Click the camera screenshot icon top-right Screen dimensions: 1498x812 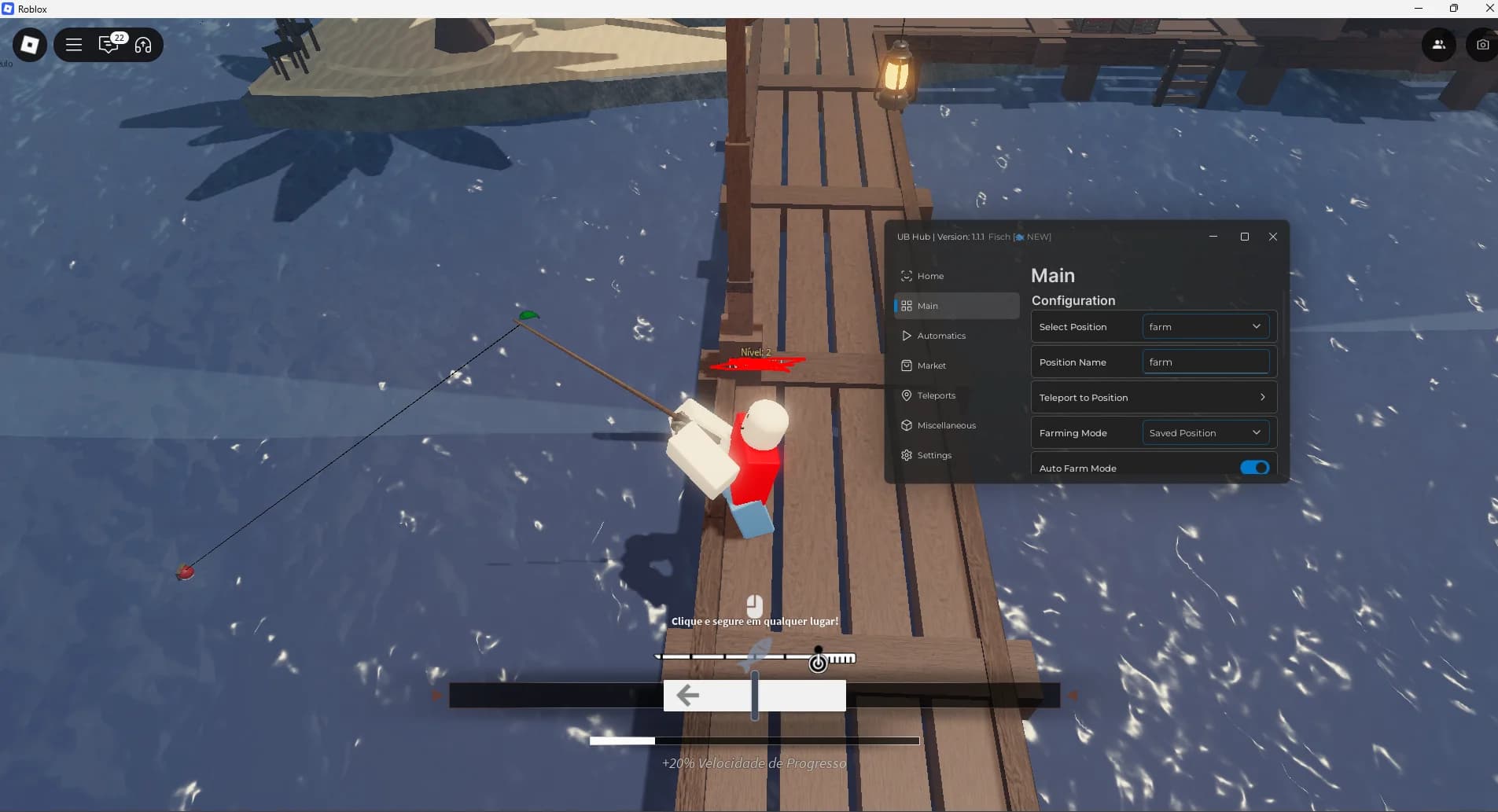1481,45
